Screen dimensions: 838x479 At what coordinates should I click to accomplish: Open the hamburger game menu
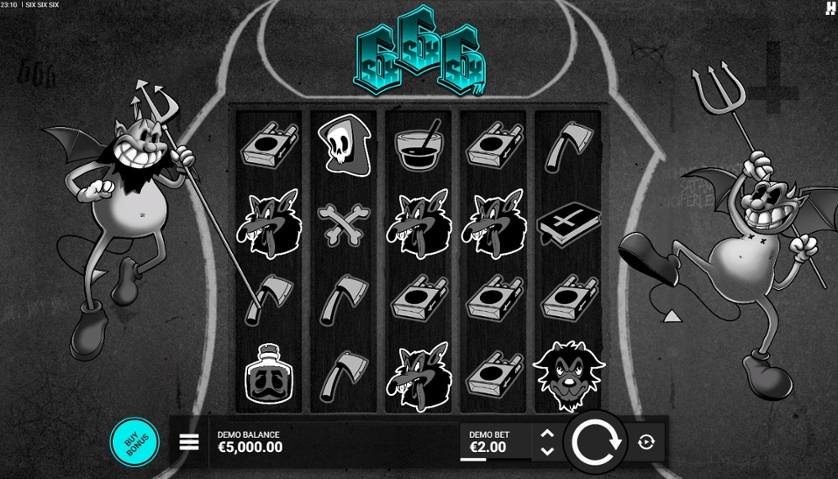[x=189, y=442]
